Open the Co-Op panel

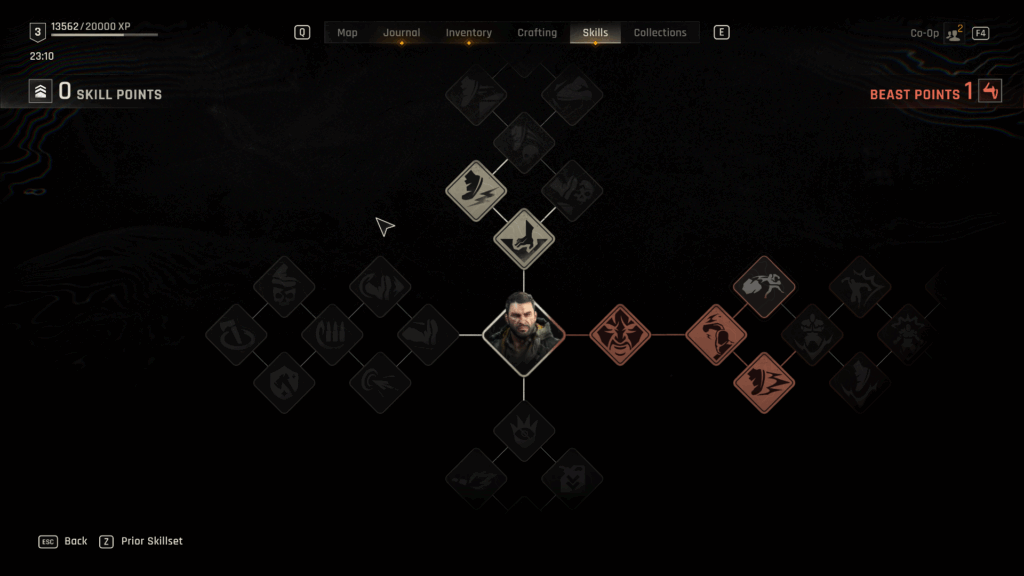tap(953, 33)
